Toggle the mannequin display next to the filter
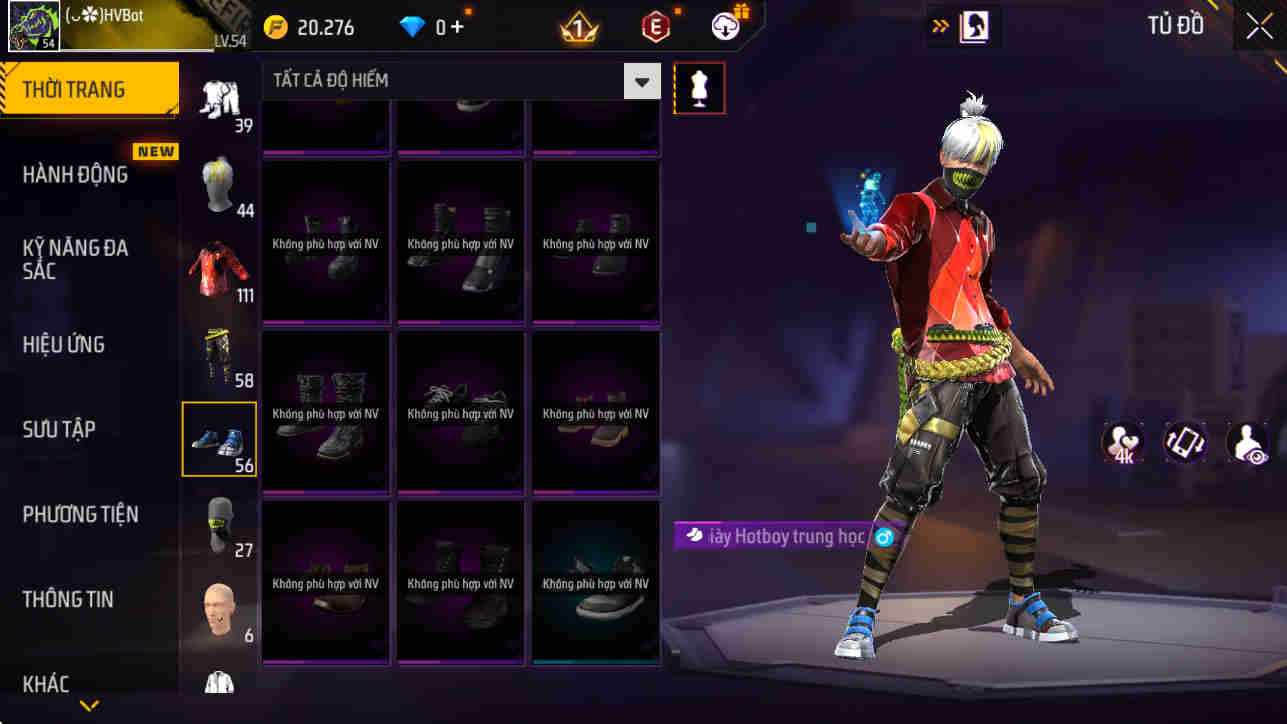 [698, 87]
